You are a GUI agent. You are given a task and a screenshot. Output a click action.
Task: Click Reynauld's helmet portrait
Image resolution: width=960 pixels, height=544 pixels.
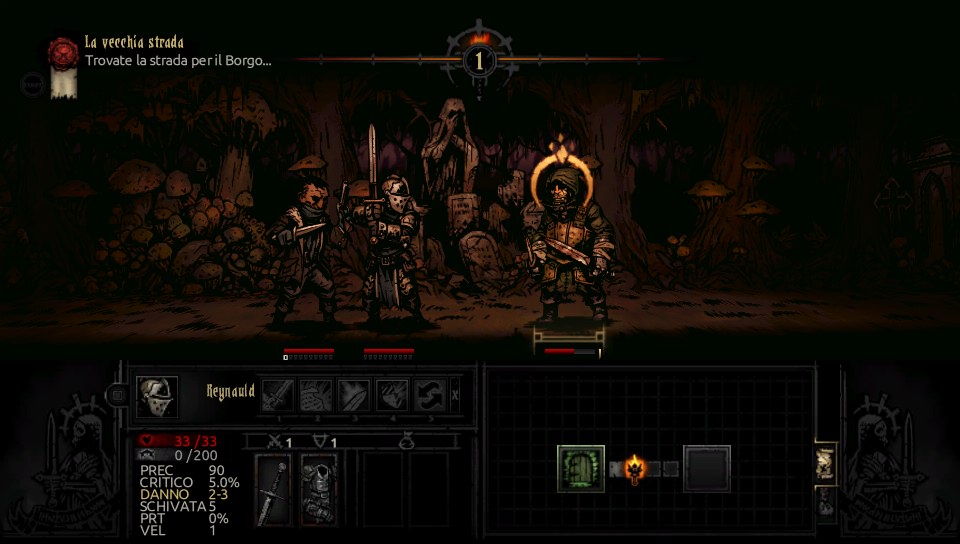pyautogui.click(x=157, y=396)
